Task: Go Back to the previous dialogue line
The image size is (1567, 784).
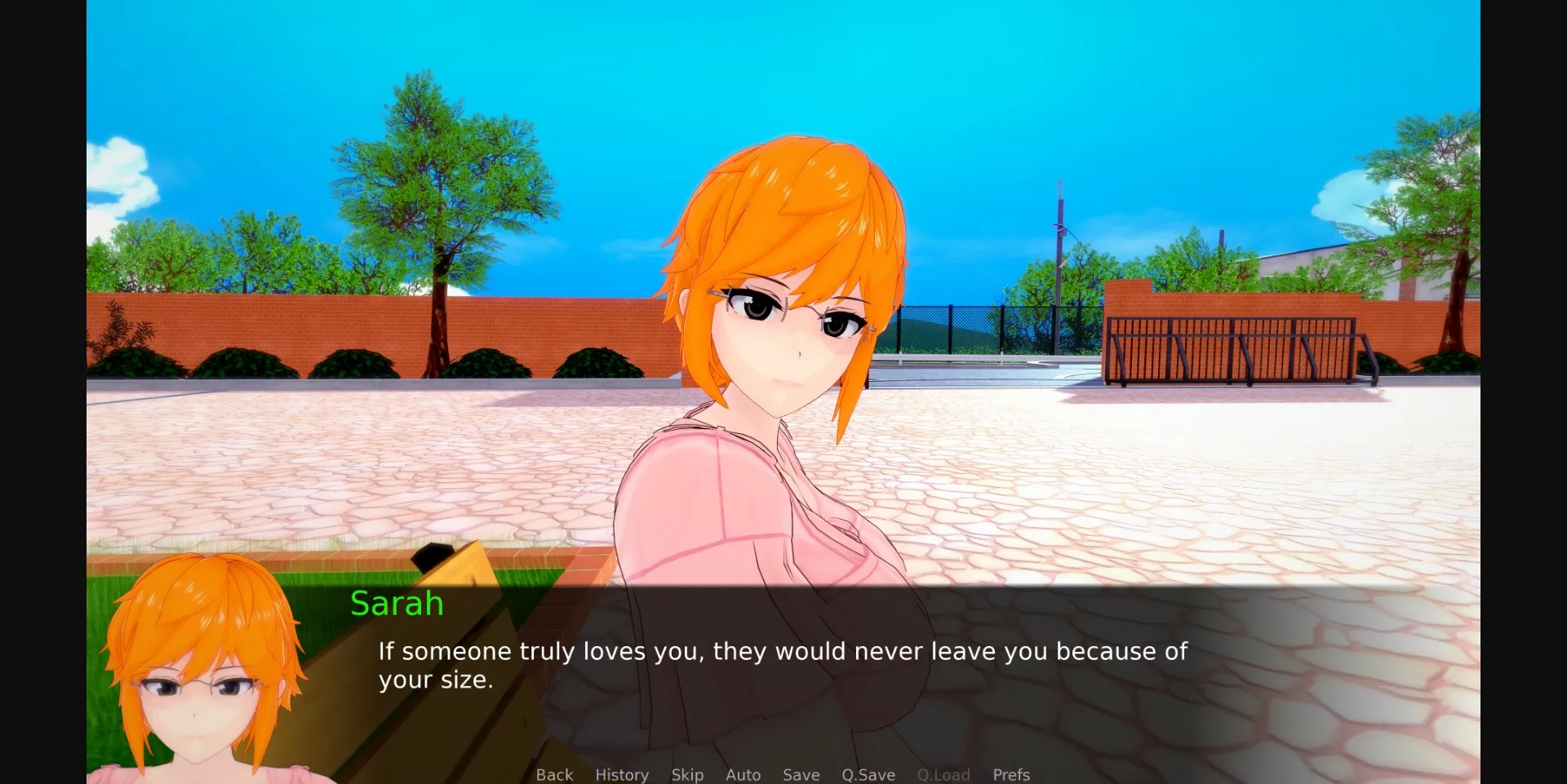Action: point(554,774)
